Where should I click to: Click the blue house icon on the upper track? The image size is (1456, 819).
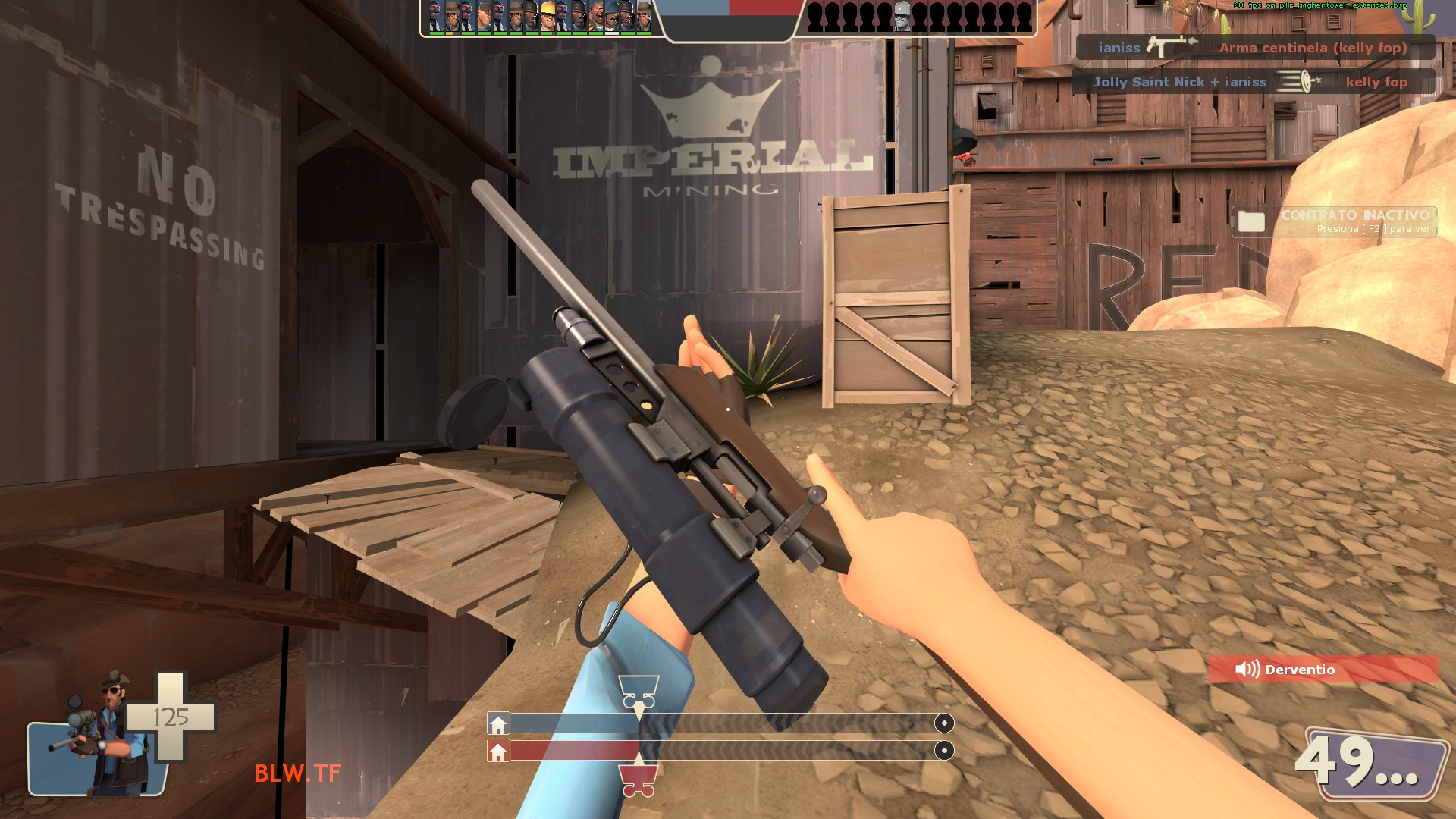click(499, 724)
